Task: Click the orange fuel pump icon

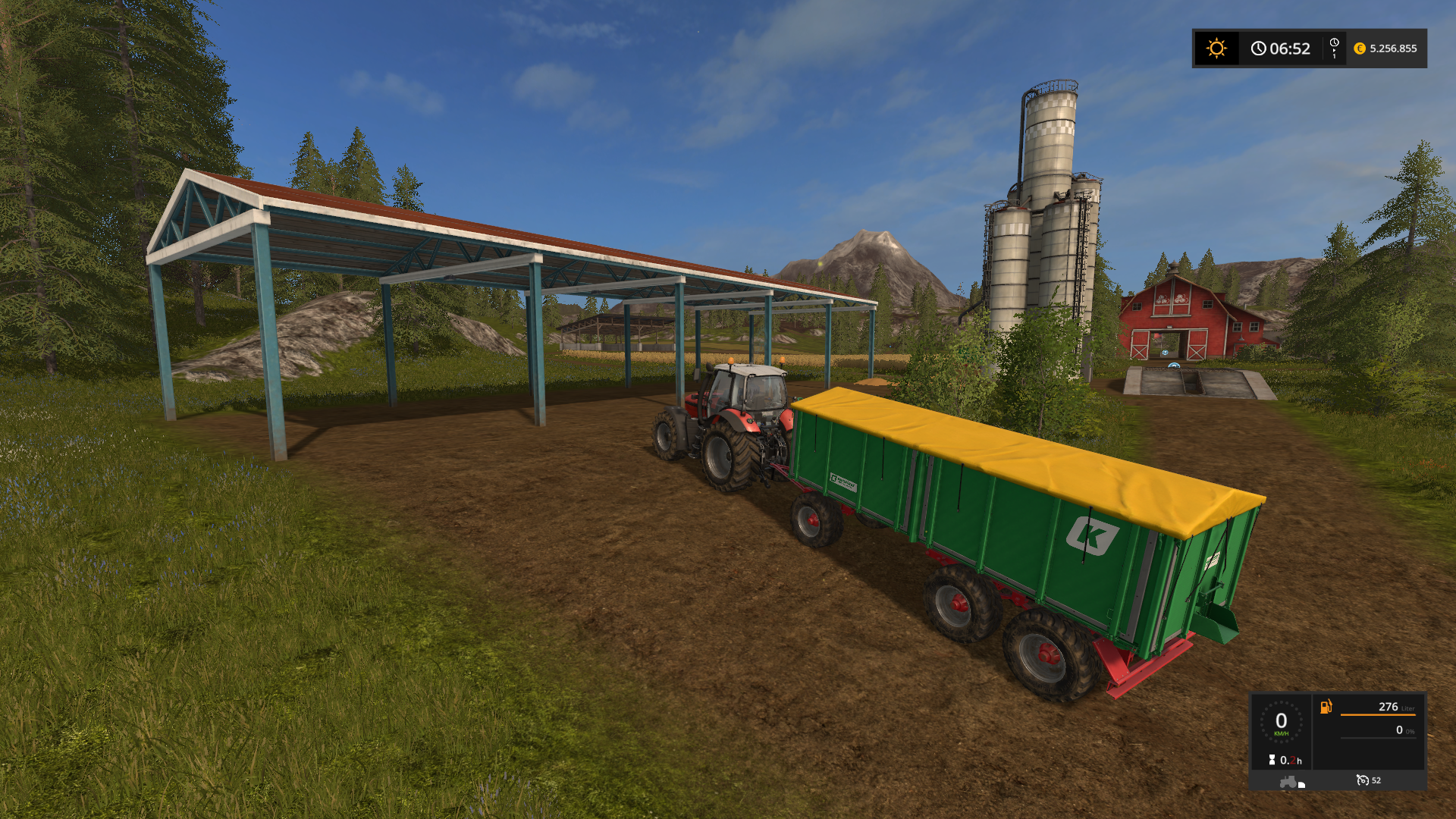Action: [1326, 707]
